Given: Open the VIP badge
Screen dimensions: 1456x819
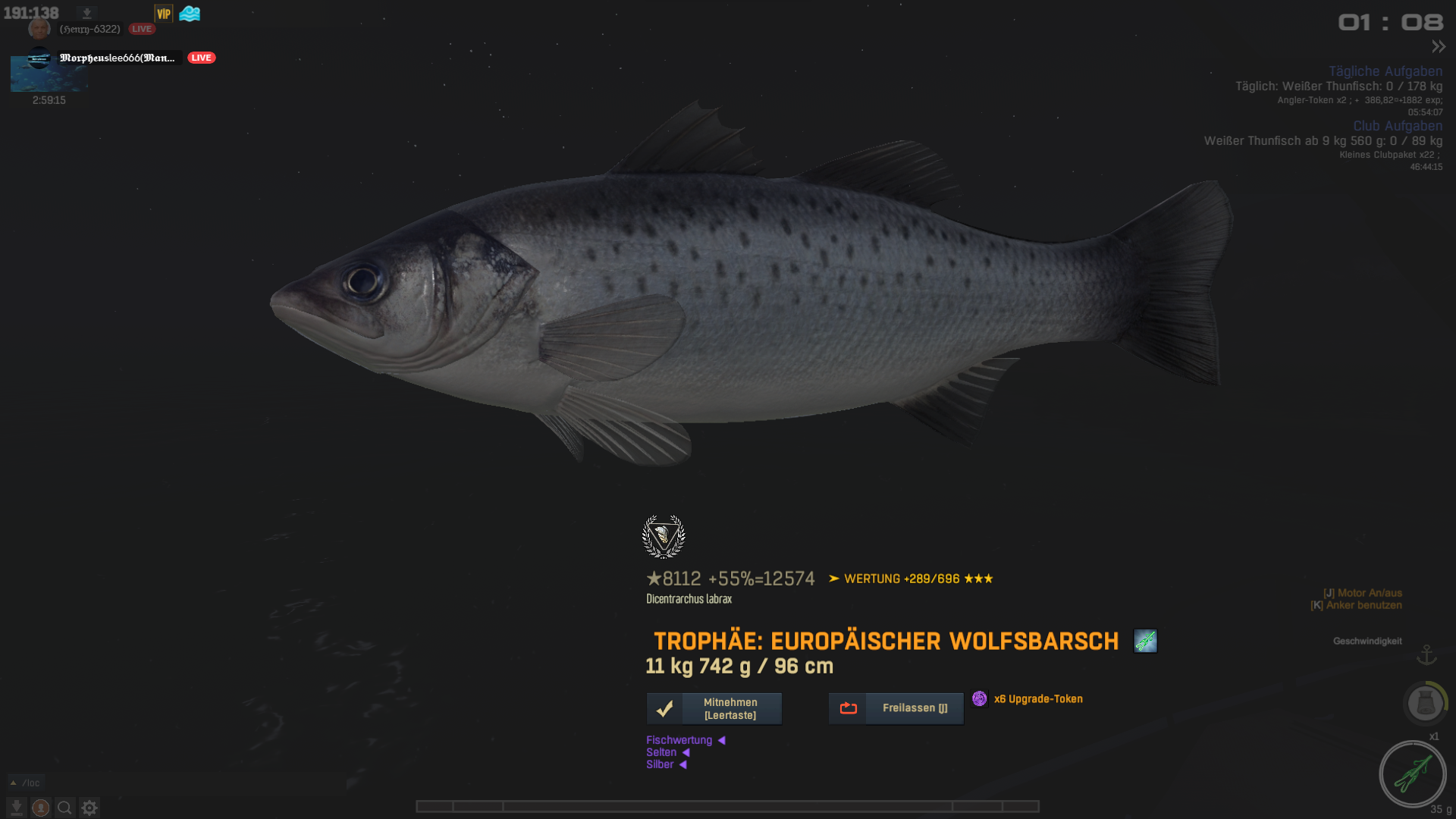Looking at the screenshot, I should pyautogui.click(x=164, y=14).
